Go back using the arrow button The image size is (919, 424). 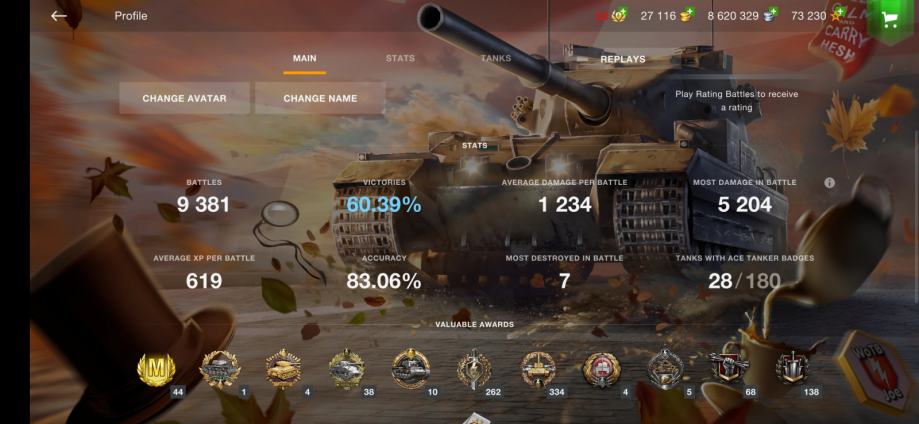[59, 16]
